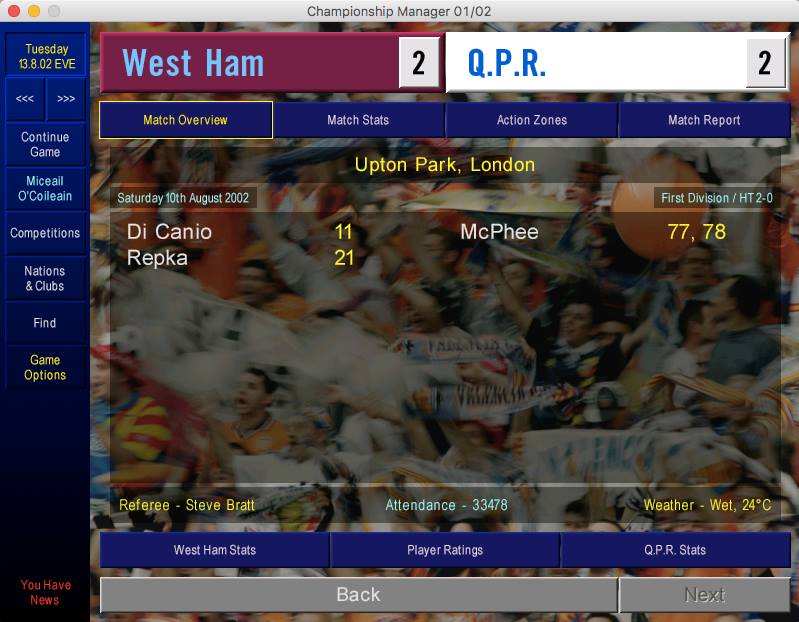Viewport: 799px width, 622px height.
Task: Open the Action Zones tab
Action: tap(531, 120)
